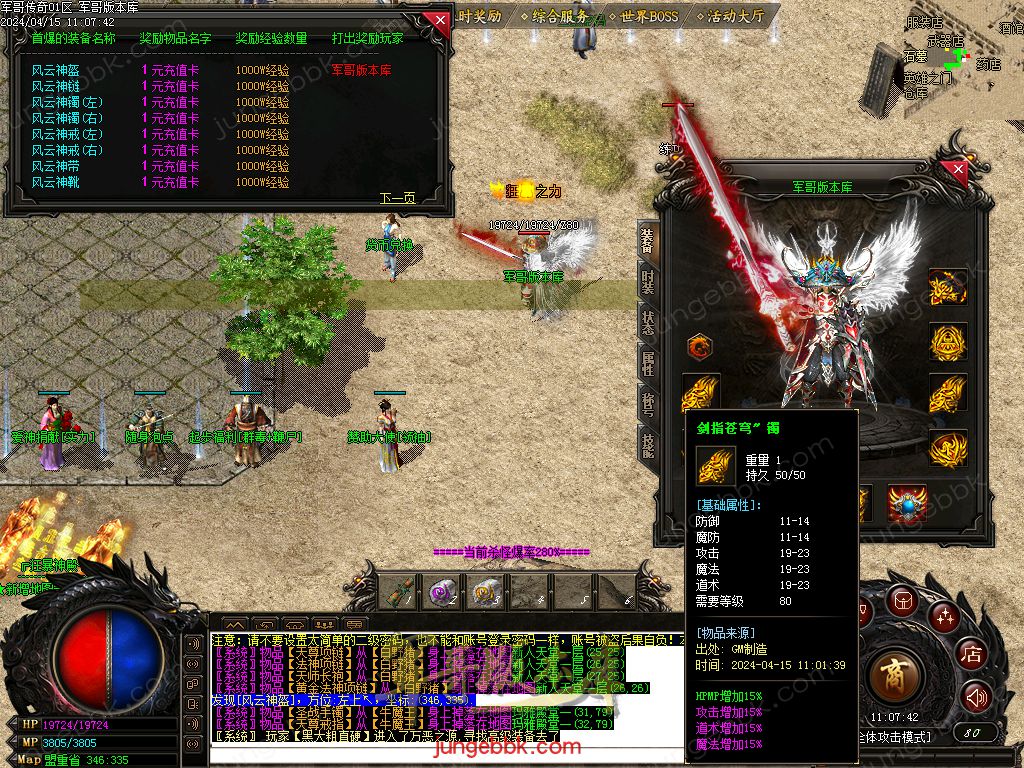
Task: Click the 店 shop button
Action: (x=971, y=655)
